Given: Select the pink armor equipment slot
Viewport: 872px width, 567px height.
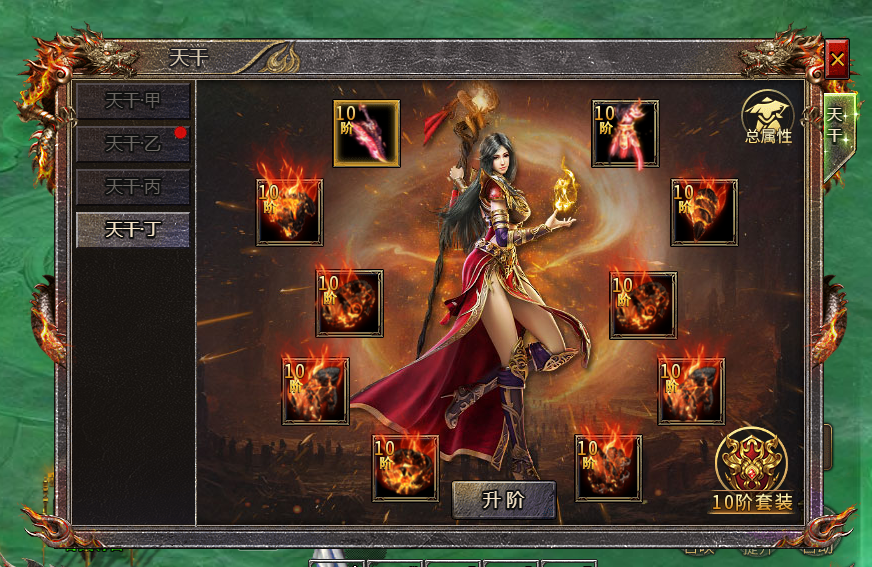Looking at the screenshot, I should (x=625, y=133).
